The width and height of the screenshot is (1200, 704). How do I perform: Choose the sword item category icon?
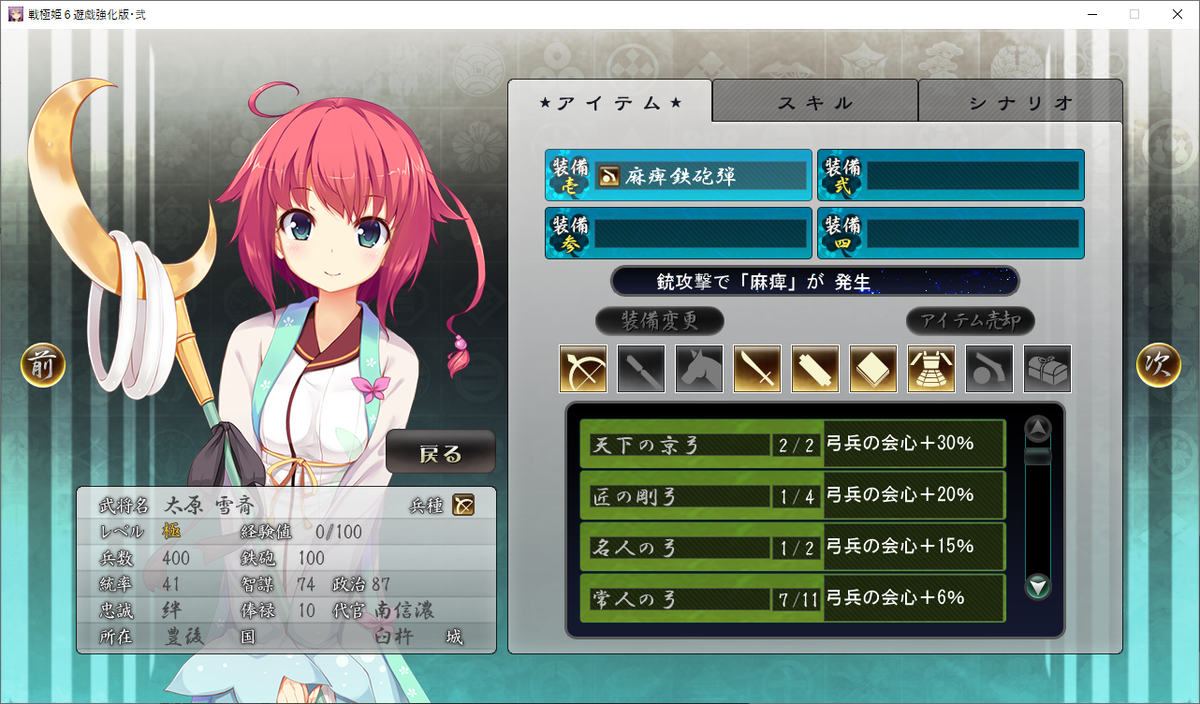757,369
